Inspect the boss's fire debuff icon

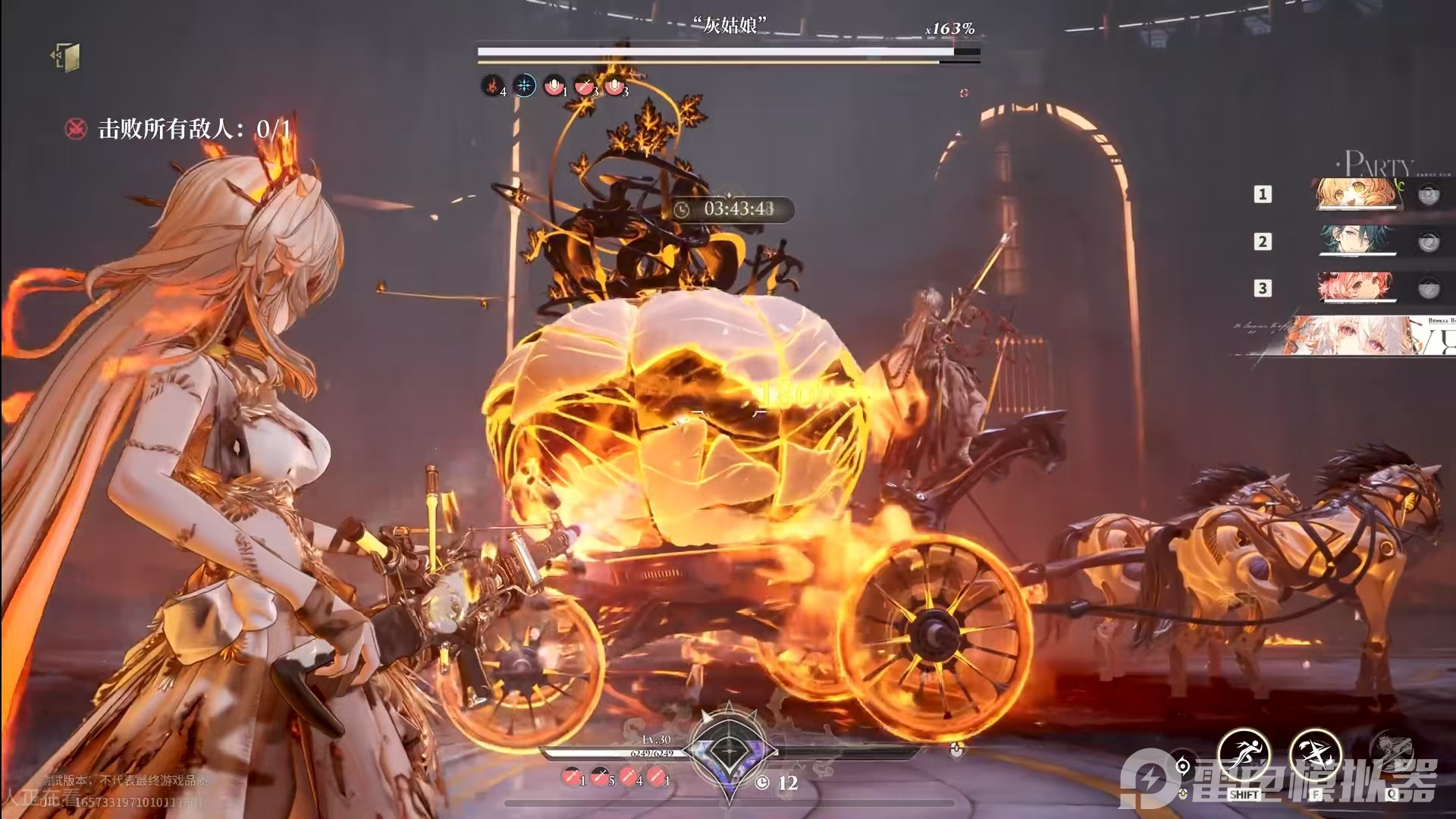pyautogui.click(x=492, y=86)
